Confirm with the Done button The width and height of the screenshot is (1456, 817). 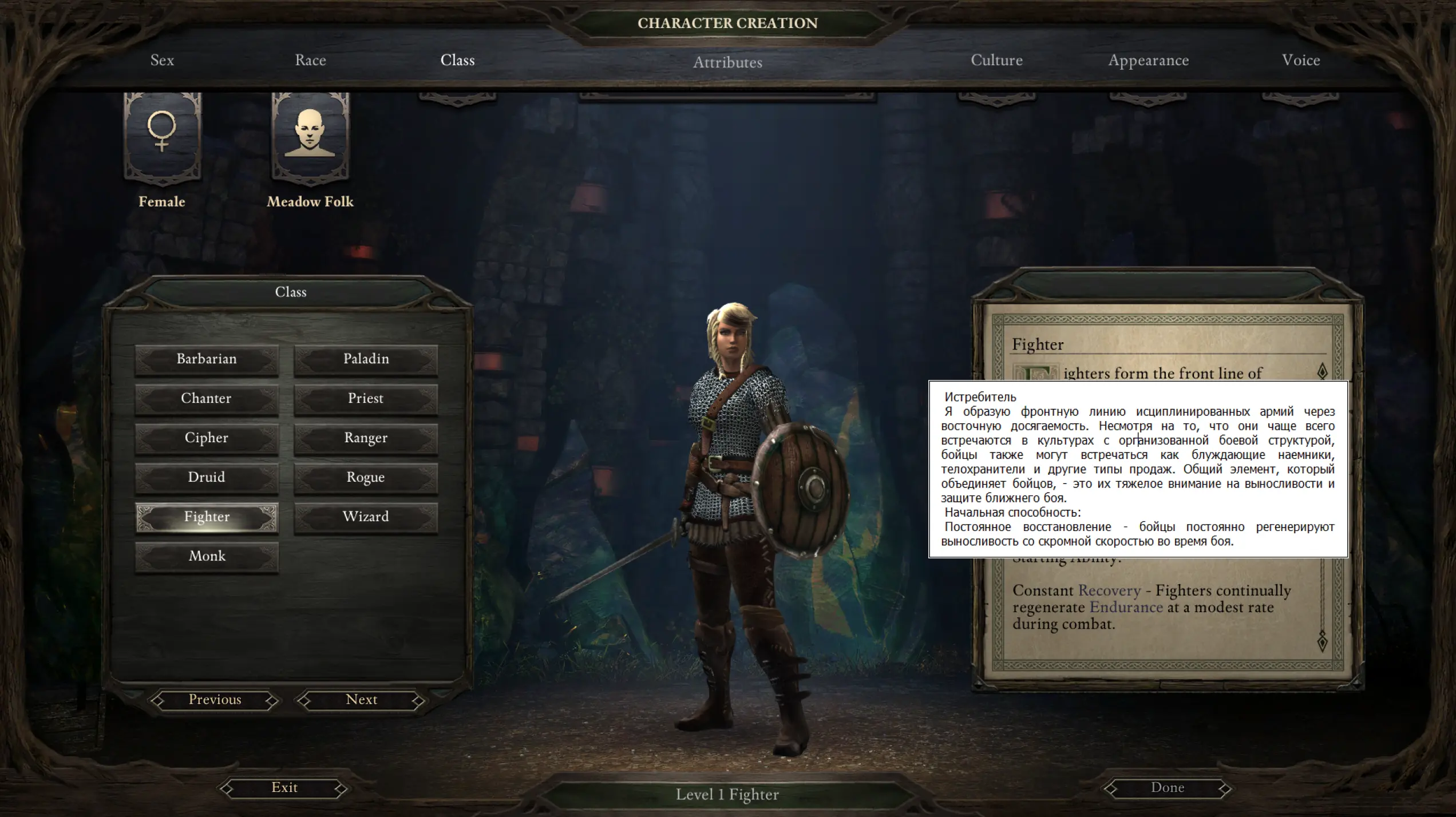point(1168,788)
